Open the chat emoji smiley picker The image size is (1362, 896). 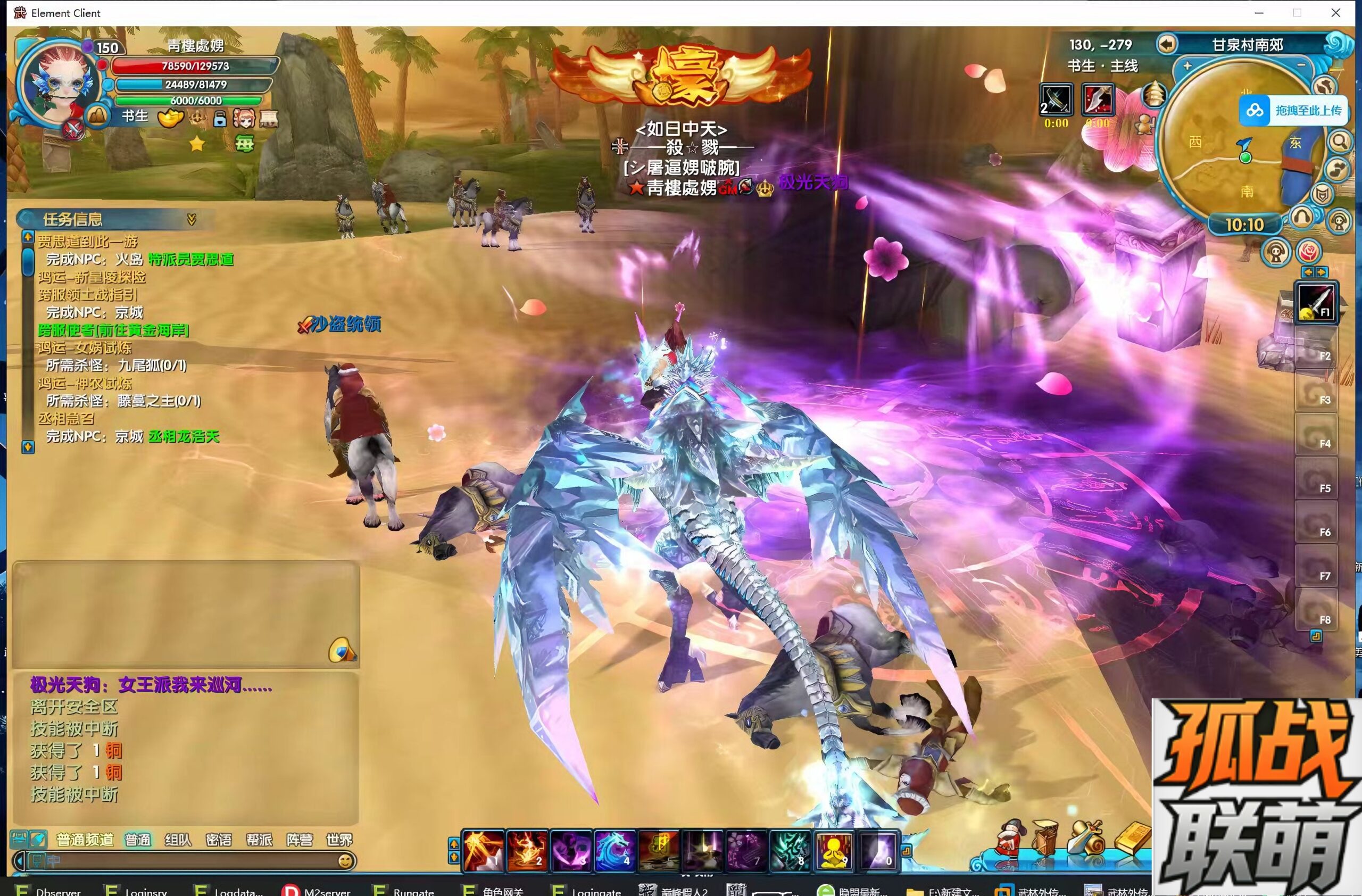tap(345, 861)
